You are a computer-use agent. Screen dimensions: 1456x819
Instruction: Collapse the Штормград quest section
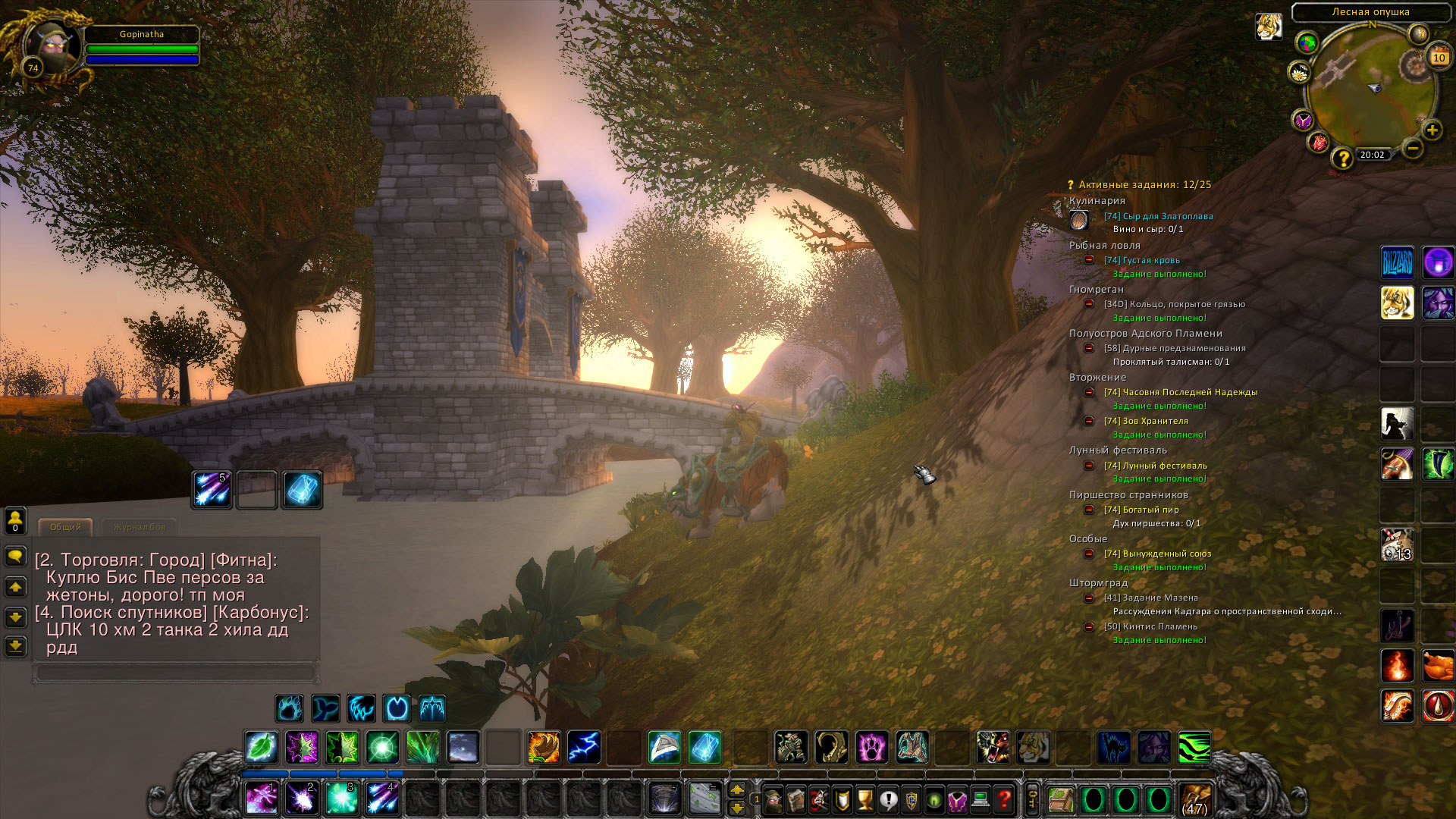pos(1097,582)
